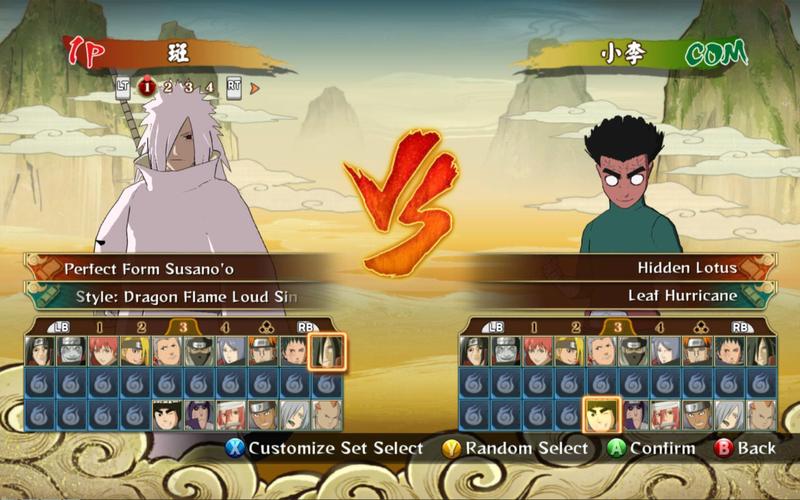Select blue-haired Konan in the 1P roster
Screen dimensions: 800x500
click(232, 351)
